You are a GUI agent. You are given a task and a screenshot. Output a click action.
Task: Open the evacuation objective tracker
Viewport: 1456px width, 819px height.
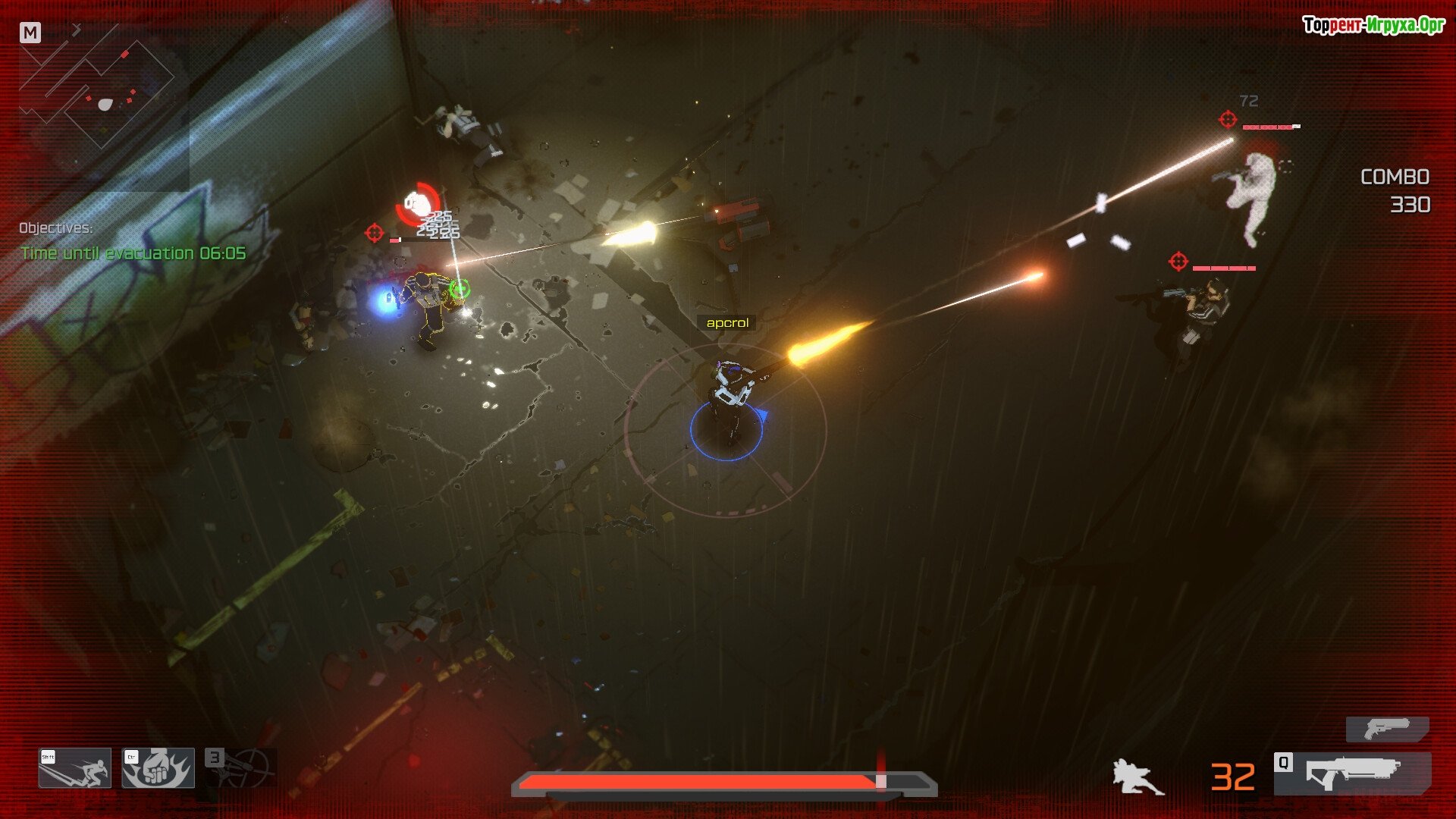[x=133, y=253]
